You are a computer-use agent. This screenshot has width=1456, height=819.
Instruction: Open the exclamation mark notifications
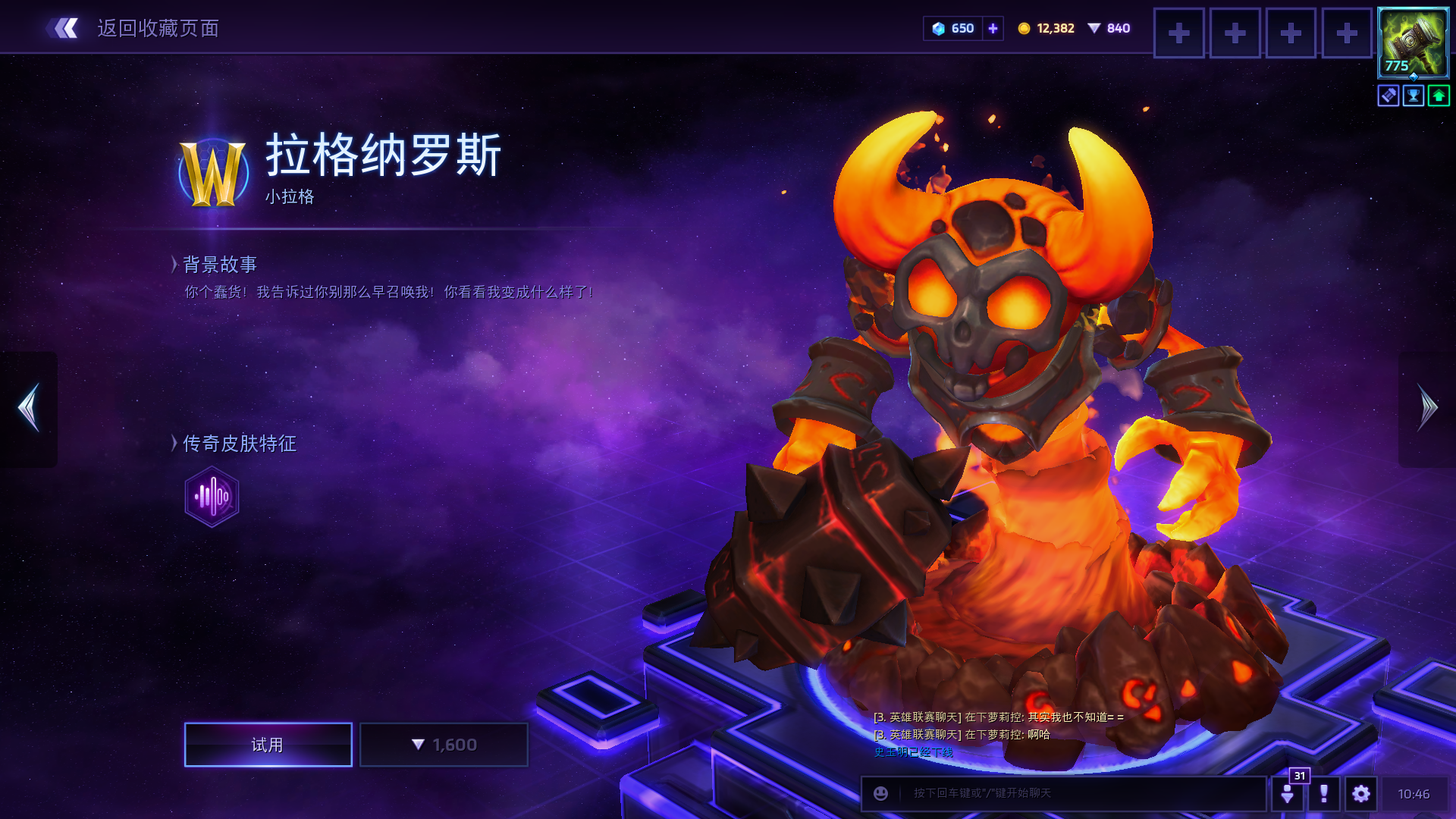coord(1324,793)
